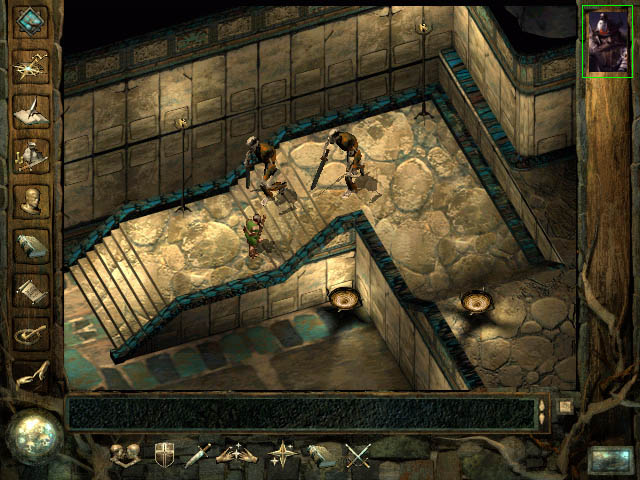Click the two hands action icon

(234, 456)
